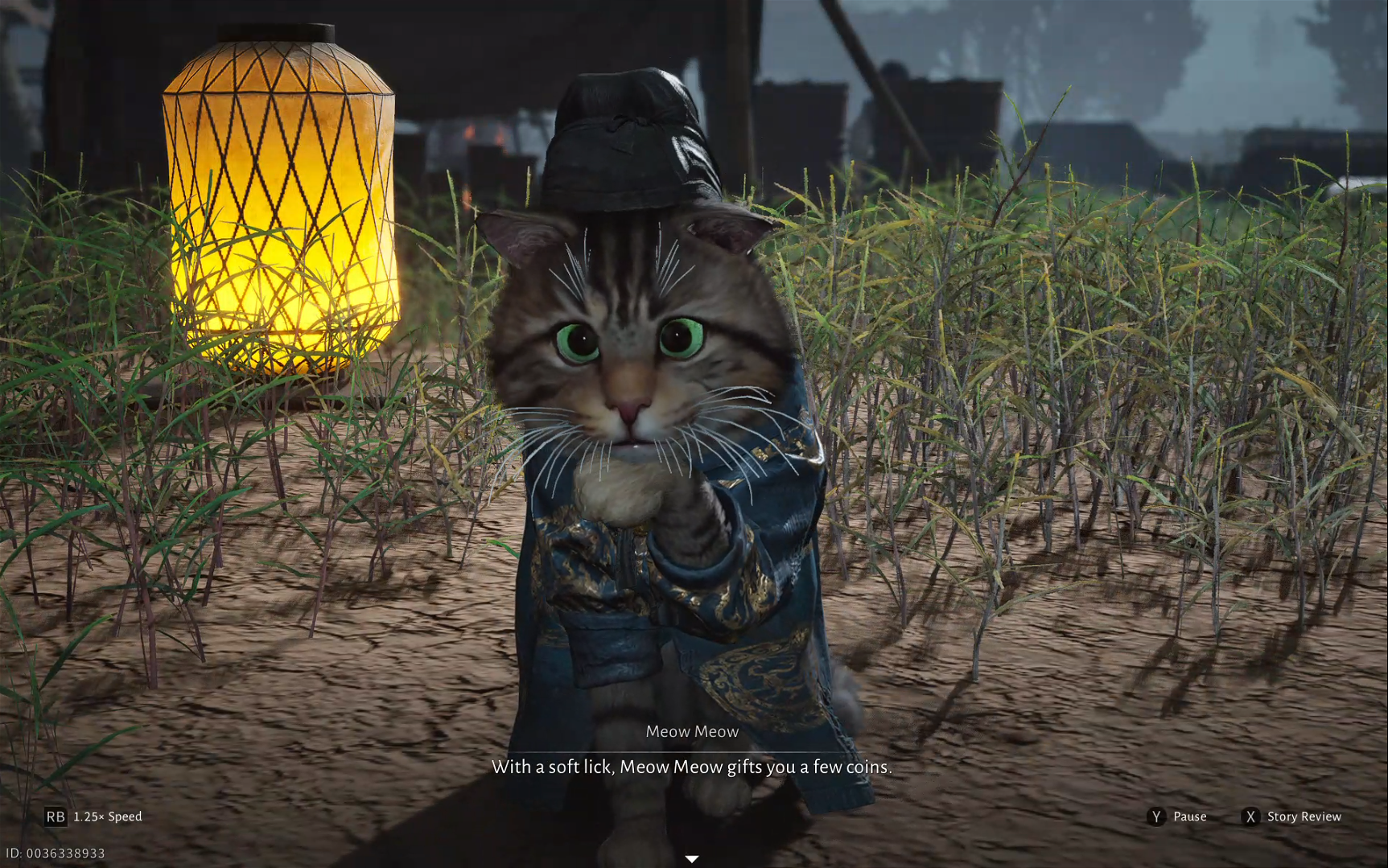Click the X controller button icon
1388x868 pixels.
click(x=1250, y=817)
